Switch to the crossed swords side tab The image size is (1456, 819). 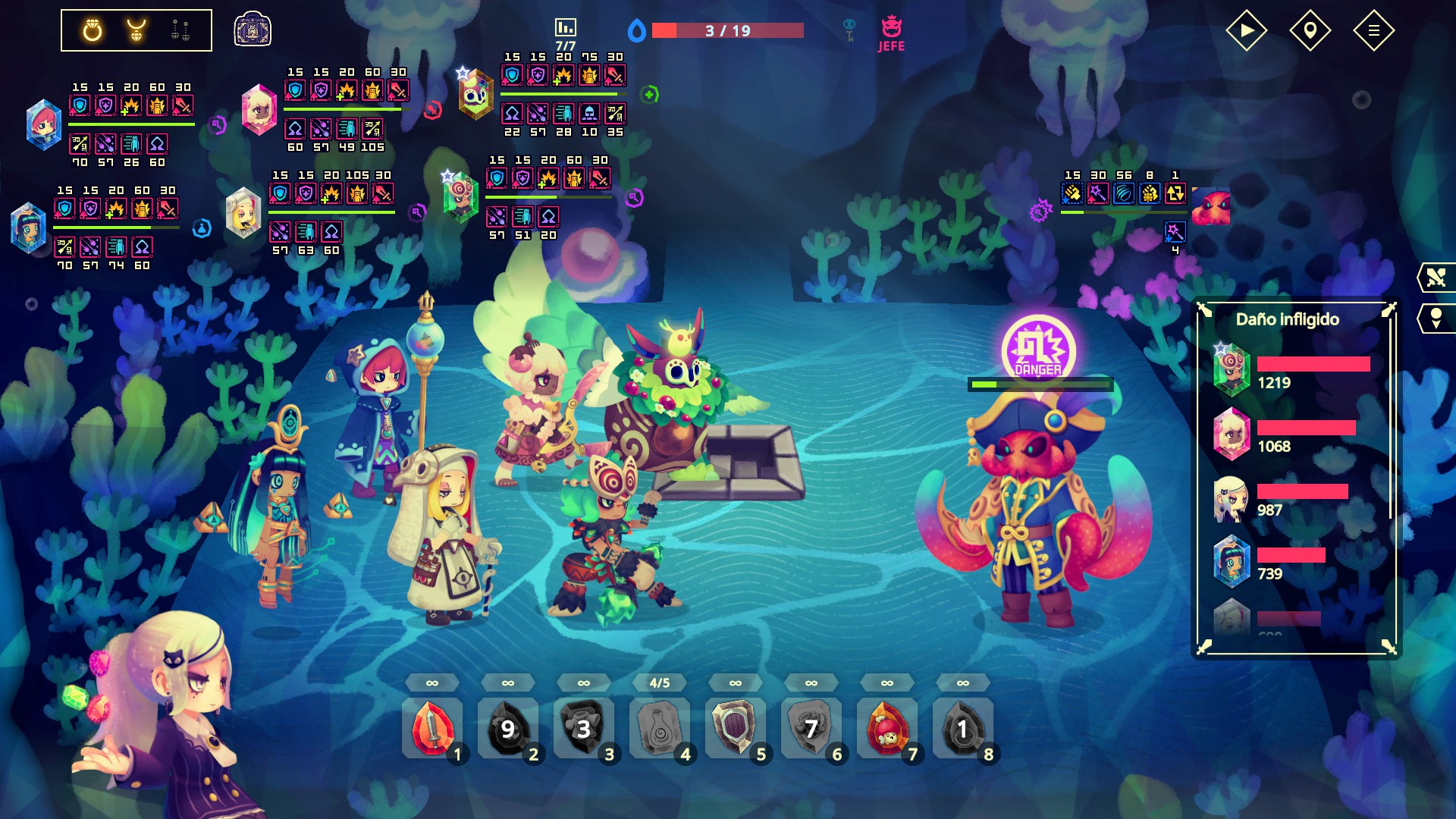point(1436,278)
